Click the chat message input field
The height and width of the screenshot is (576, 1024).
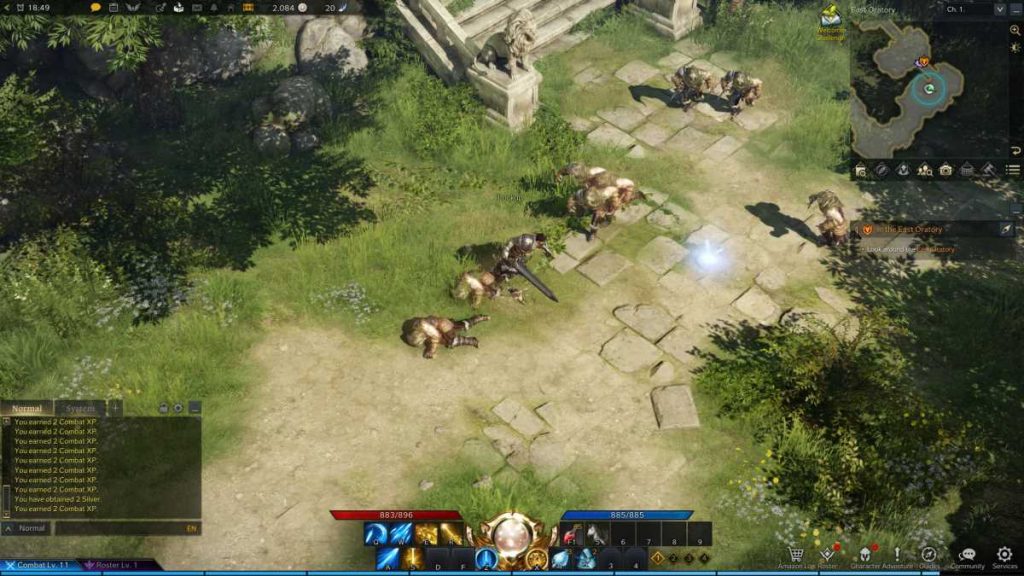pyautogui.click(x=120, y=528)
